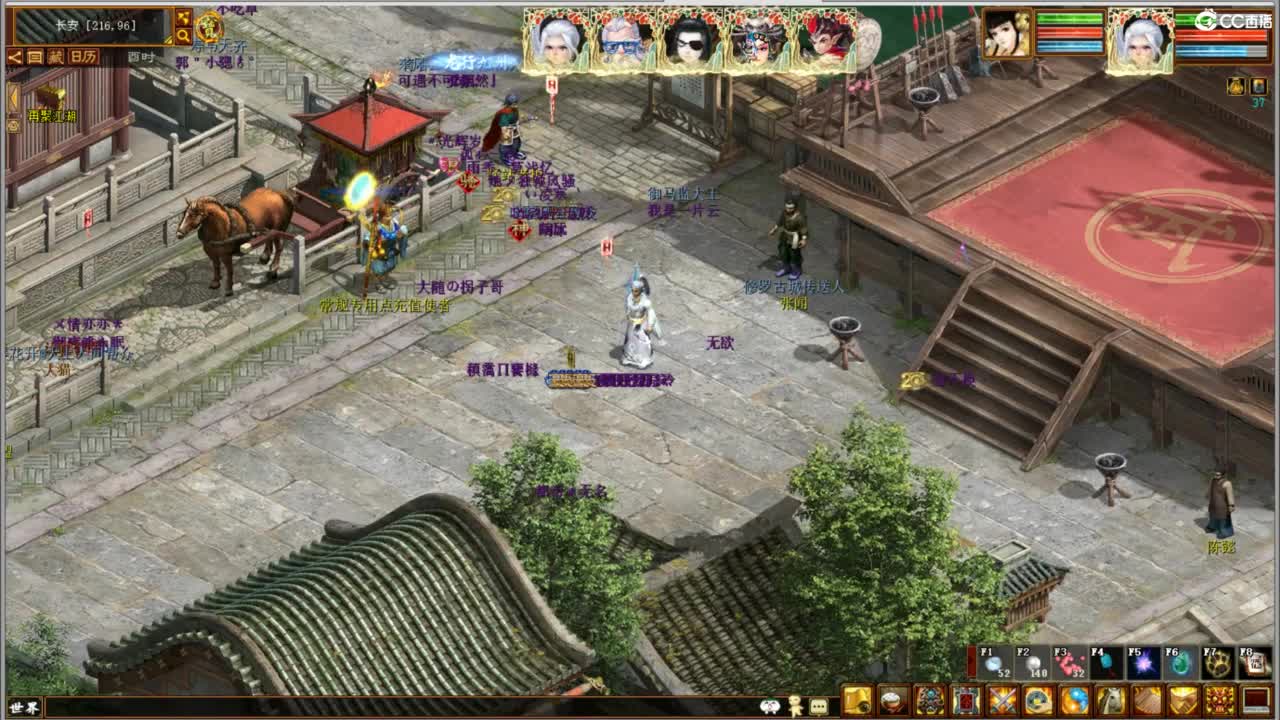
Task: Select the blue orbs skill icon
Action: pyautogui.click(x=1074, y=703)
